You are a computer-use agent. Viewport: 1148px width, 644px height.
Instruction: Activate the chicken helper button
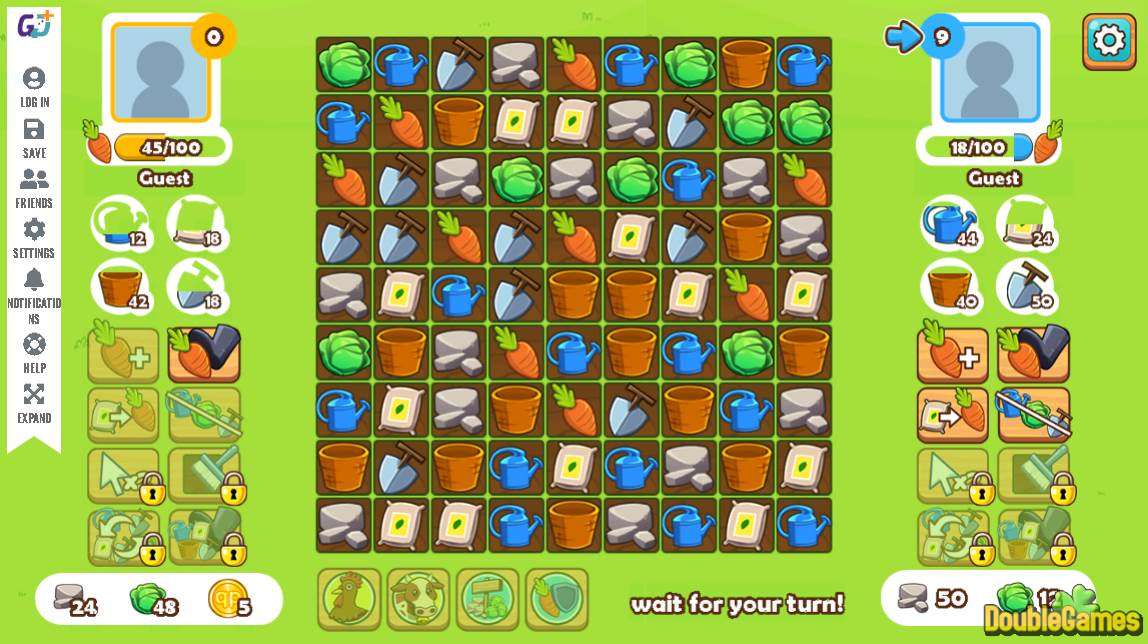pos(349,599)
